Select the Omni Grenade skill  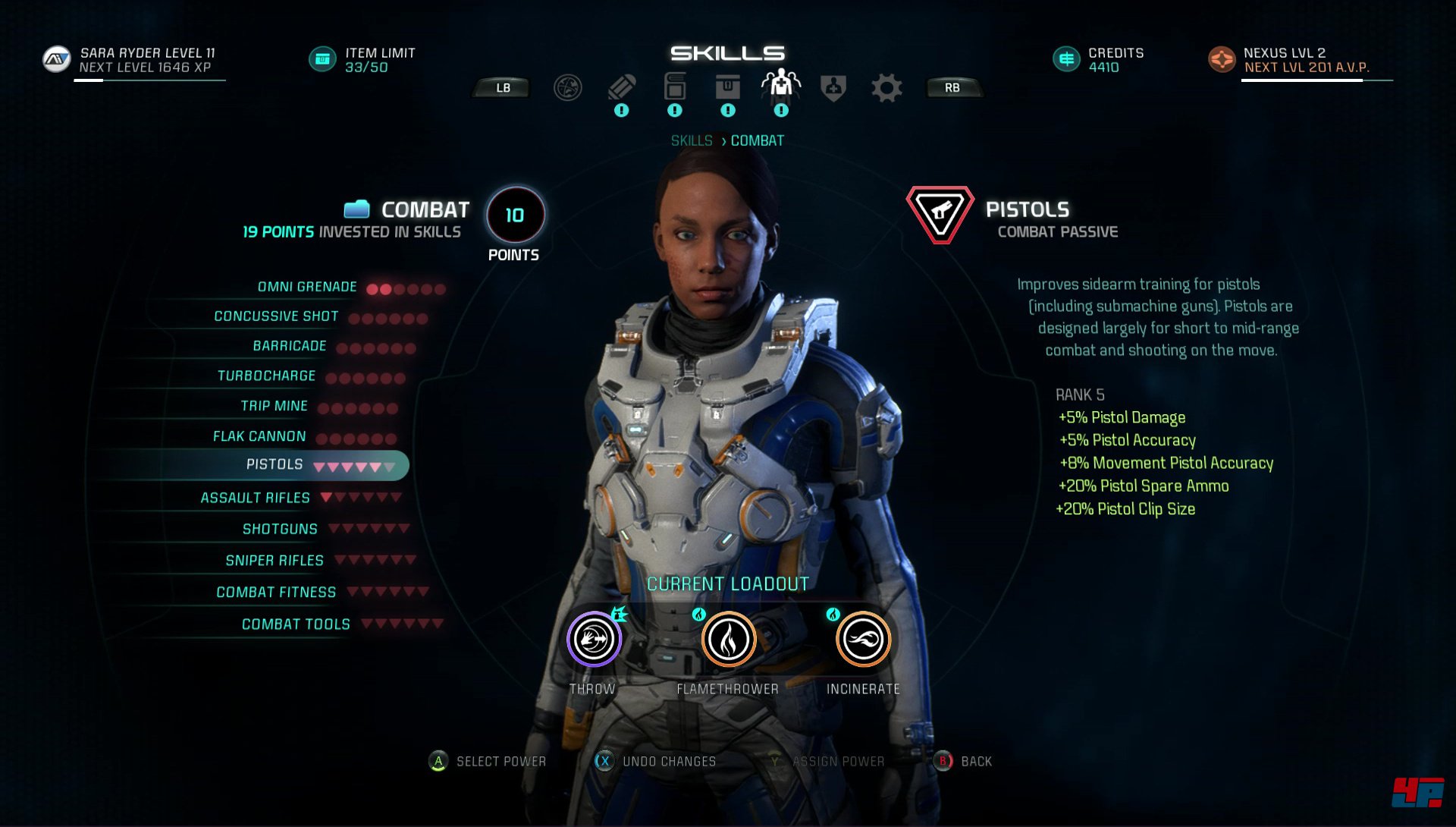(307, 287)
